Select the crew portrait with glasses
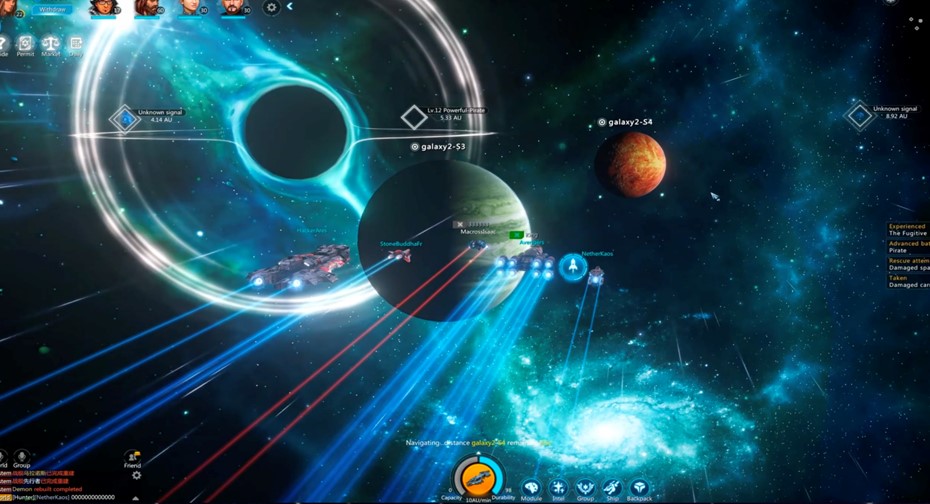This screenshot has width=930, height=504. click(103, 8)
